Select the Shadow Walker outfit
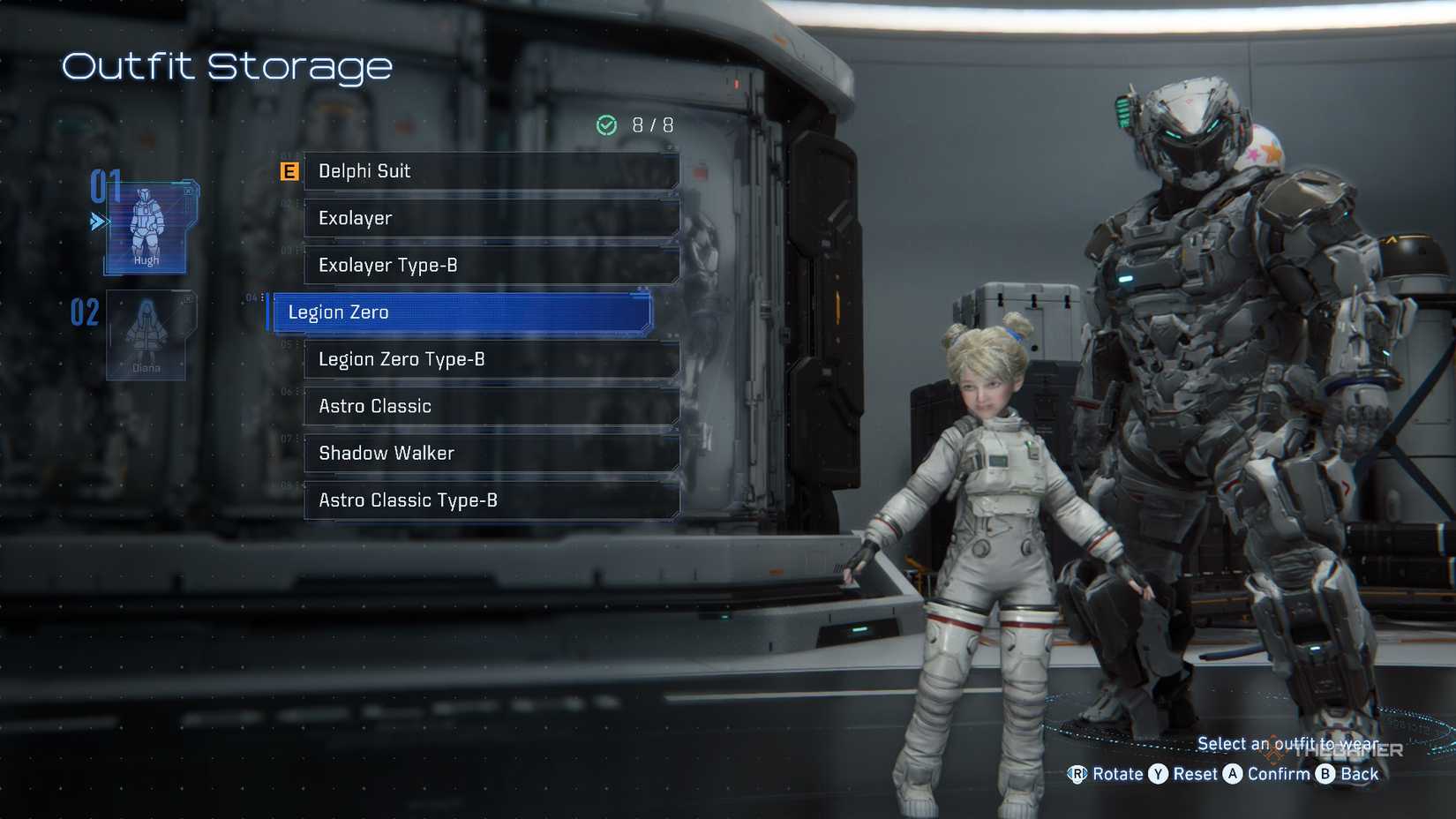The image size is (1456, 819). click(491, 453)
